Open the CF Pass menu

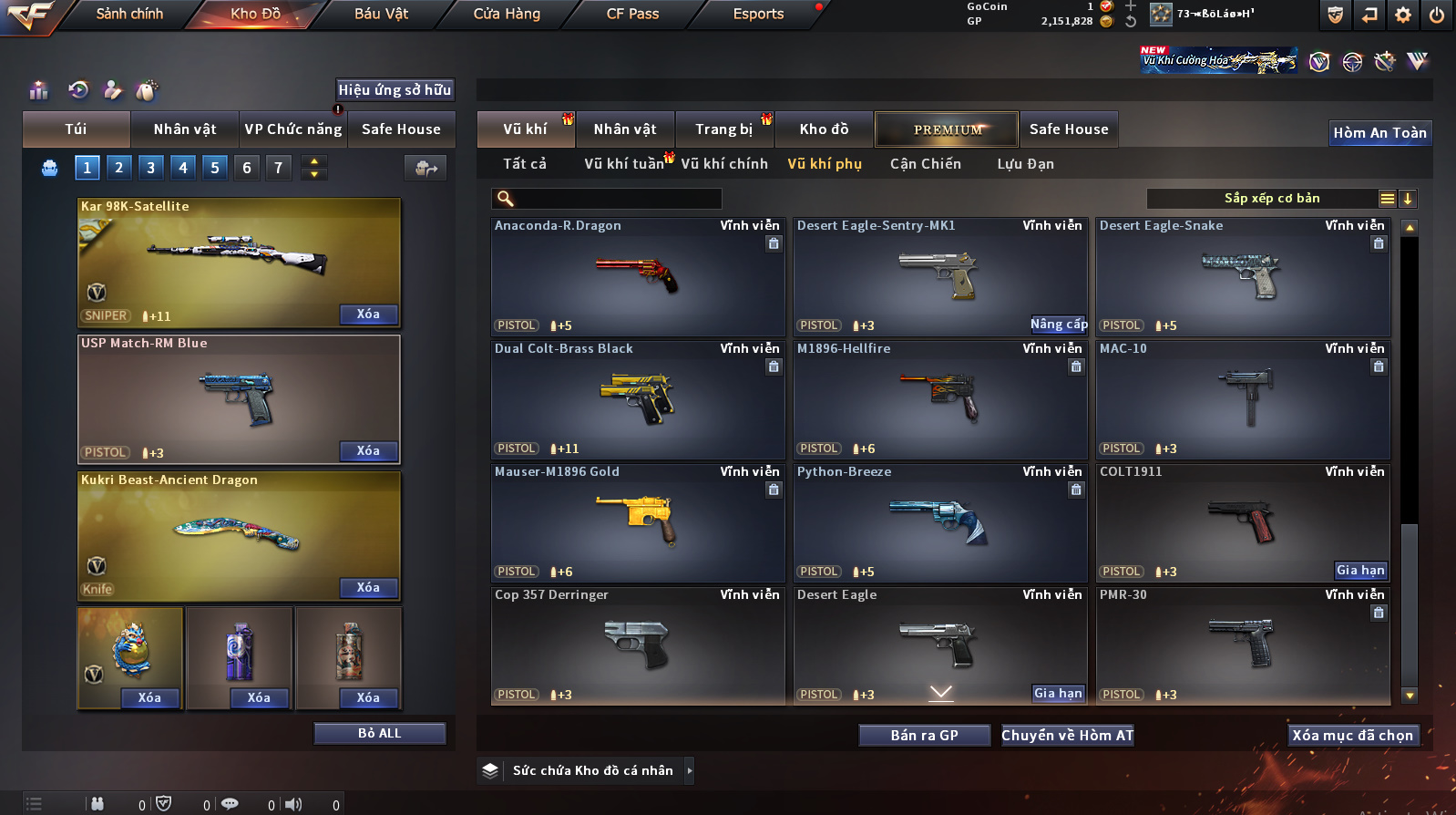[632, 14]
